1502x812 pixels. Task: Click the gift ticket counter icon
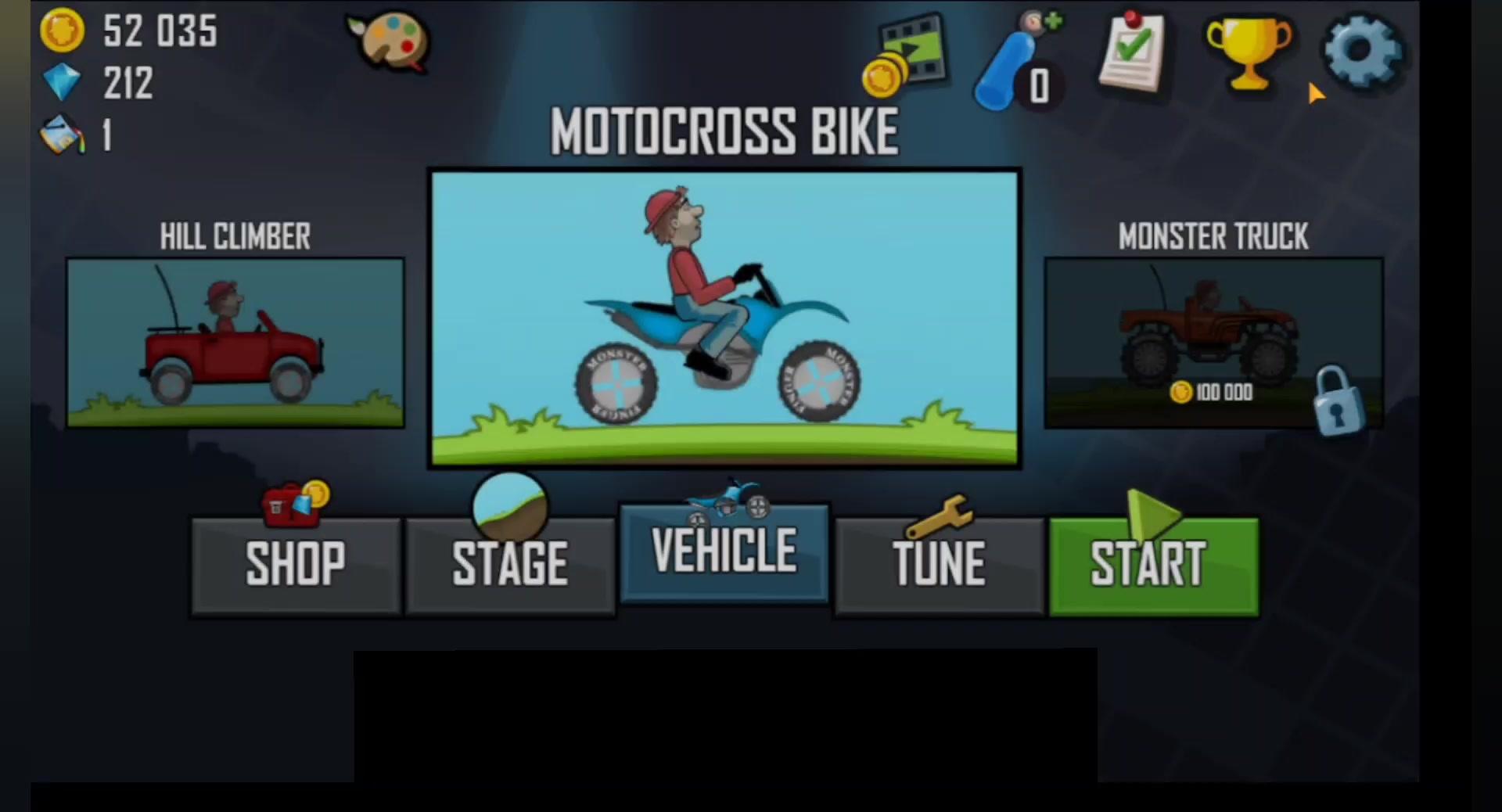pos(63,135)
